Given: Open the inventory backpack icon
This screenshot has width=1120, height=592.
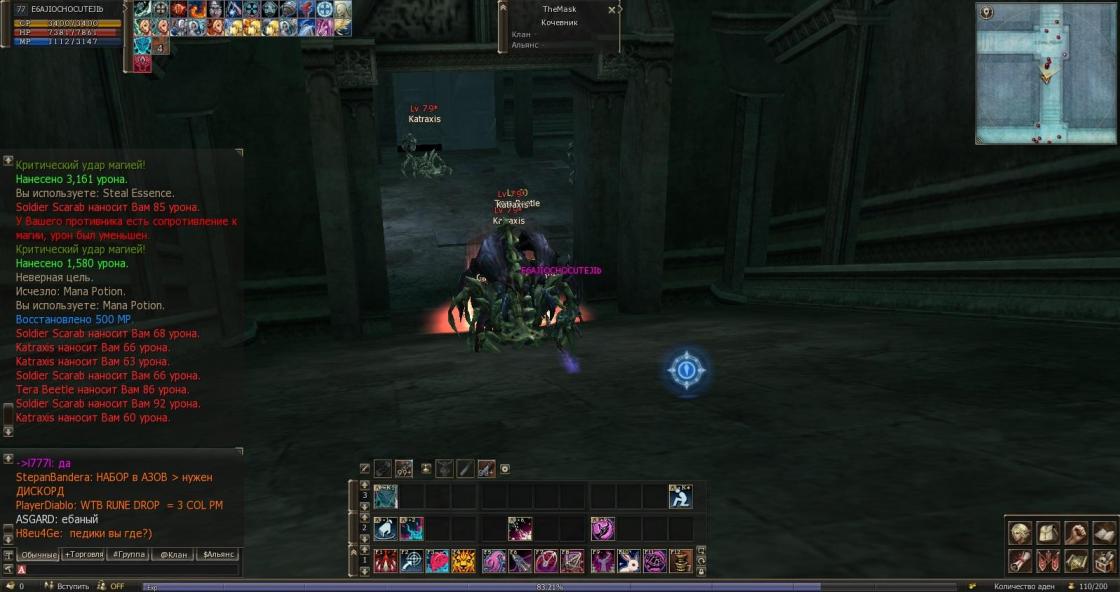Looking at the screenshot, I should coord(1048,533).
